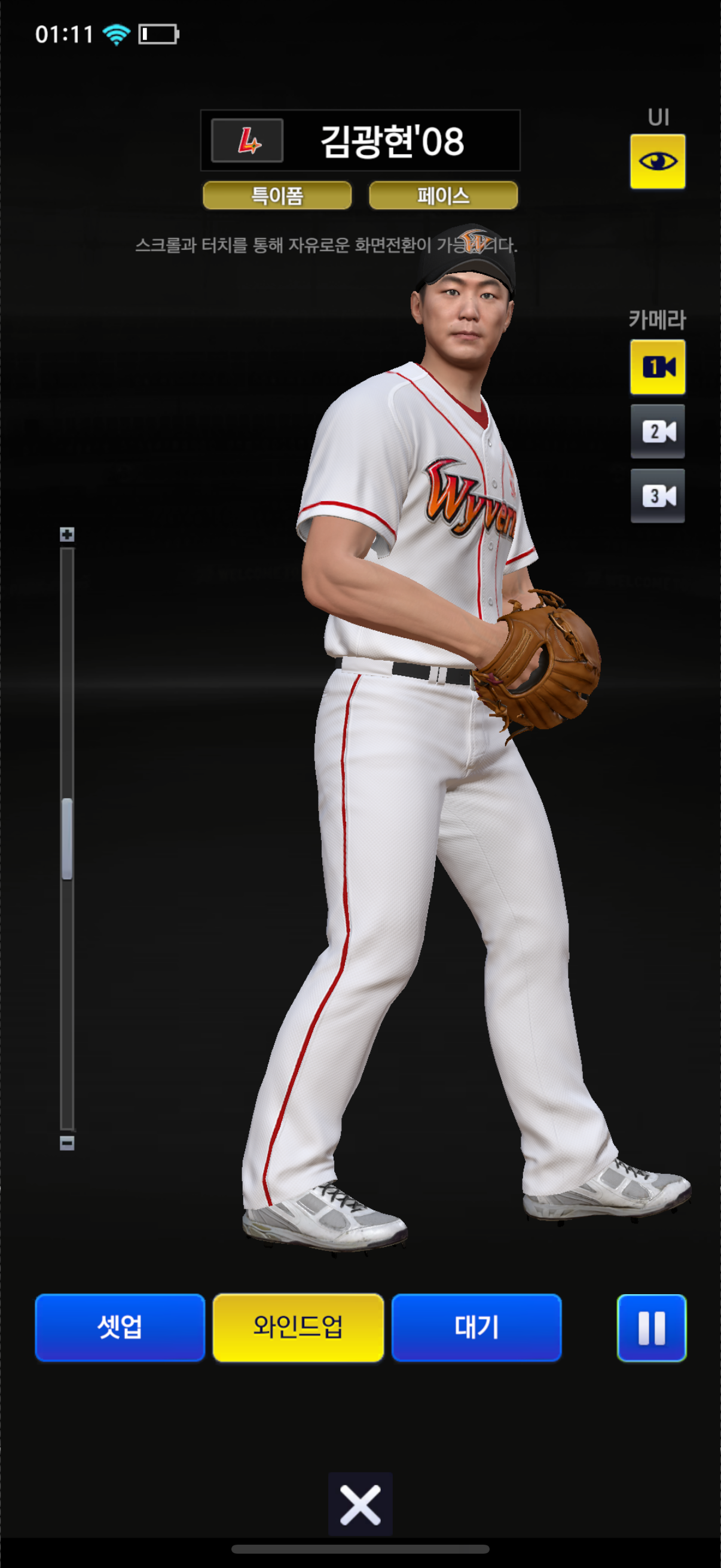Image resolution: width=721 pixels, height=1568 pixels.
Task: Switch to camera 1 view
Action: click(x=657, y=367)
